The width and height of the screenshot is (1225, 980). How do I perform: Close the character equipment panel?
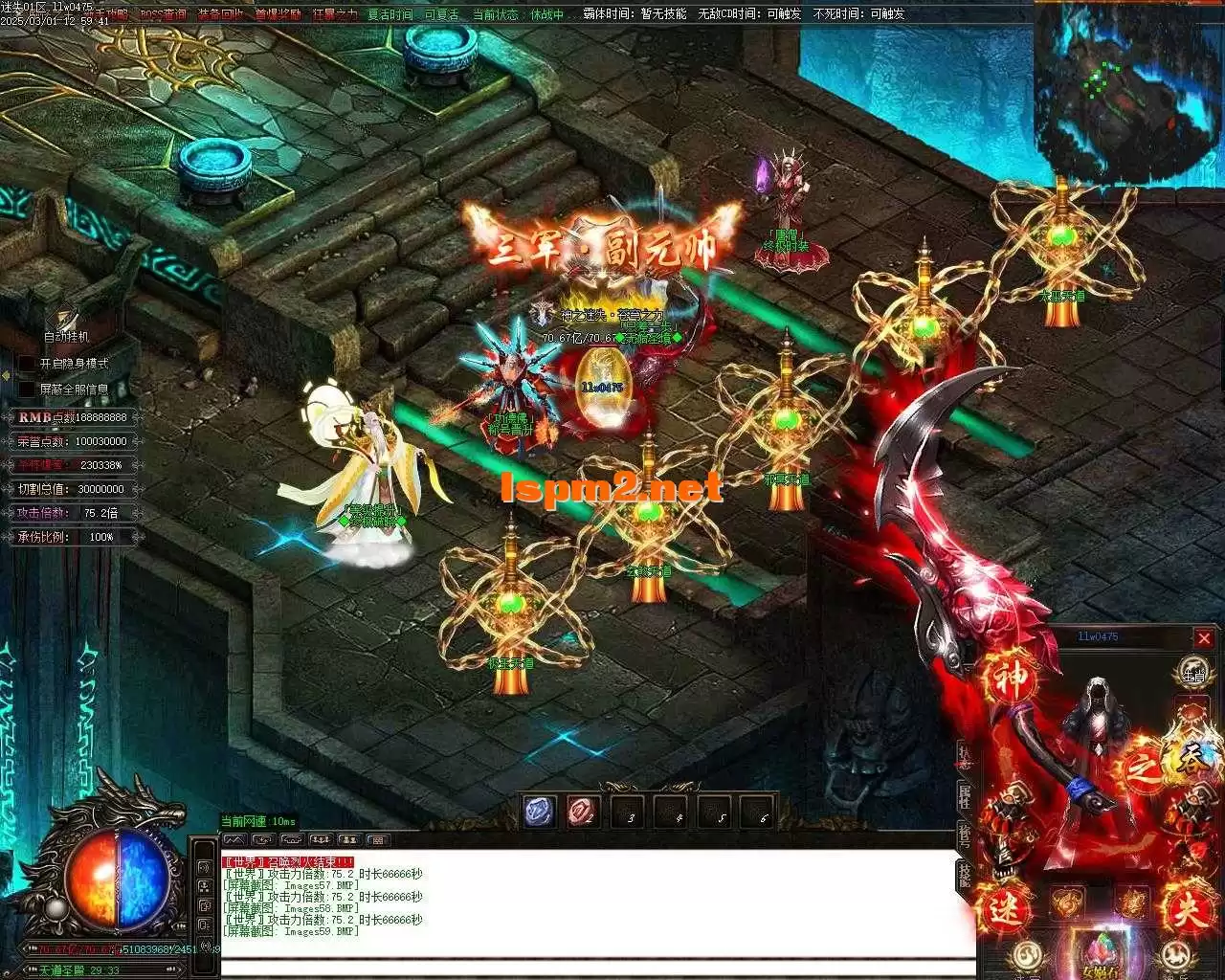1204,638
